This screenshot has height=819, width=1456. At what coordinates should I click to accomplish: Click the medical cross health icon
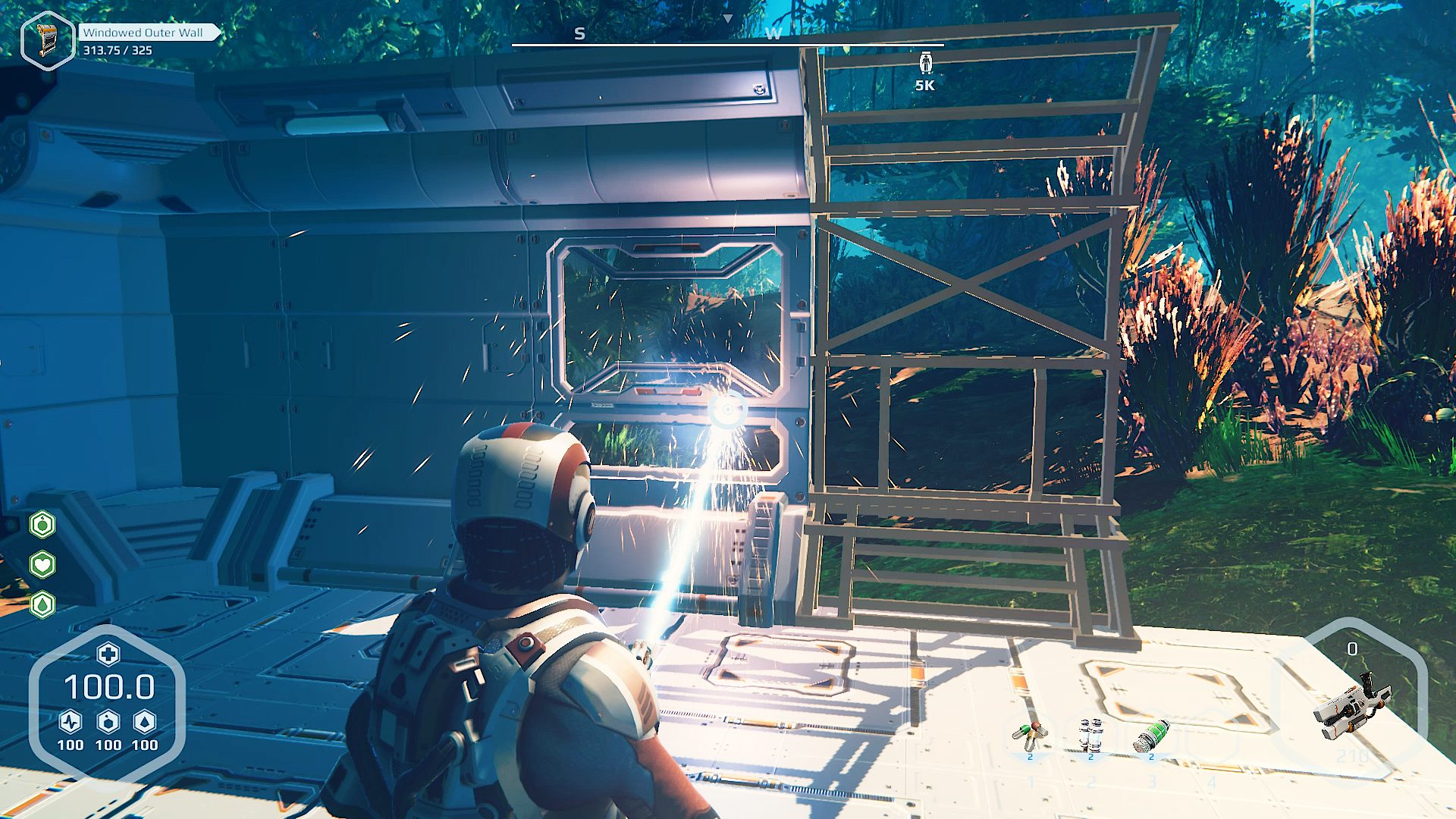tap(108, 654)
